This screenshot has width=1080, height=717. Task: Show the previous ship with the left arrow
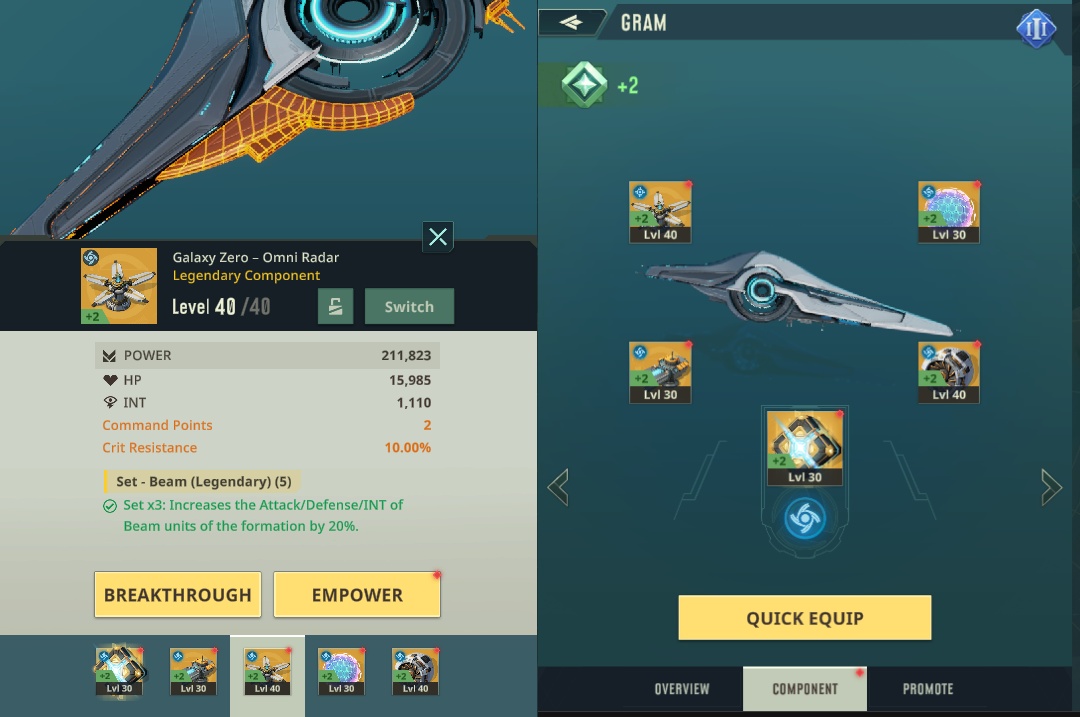[x=558, y=488]
